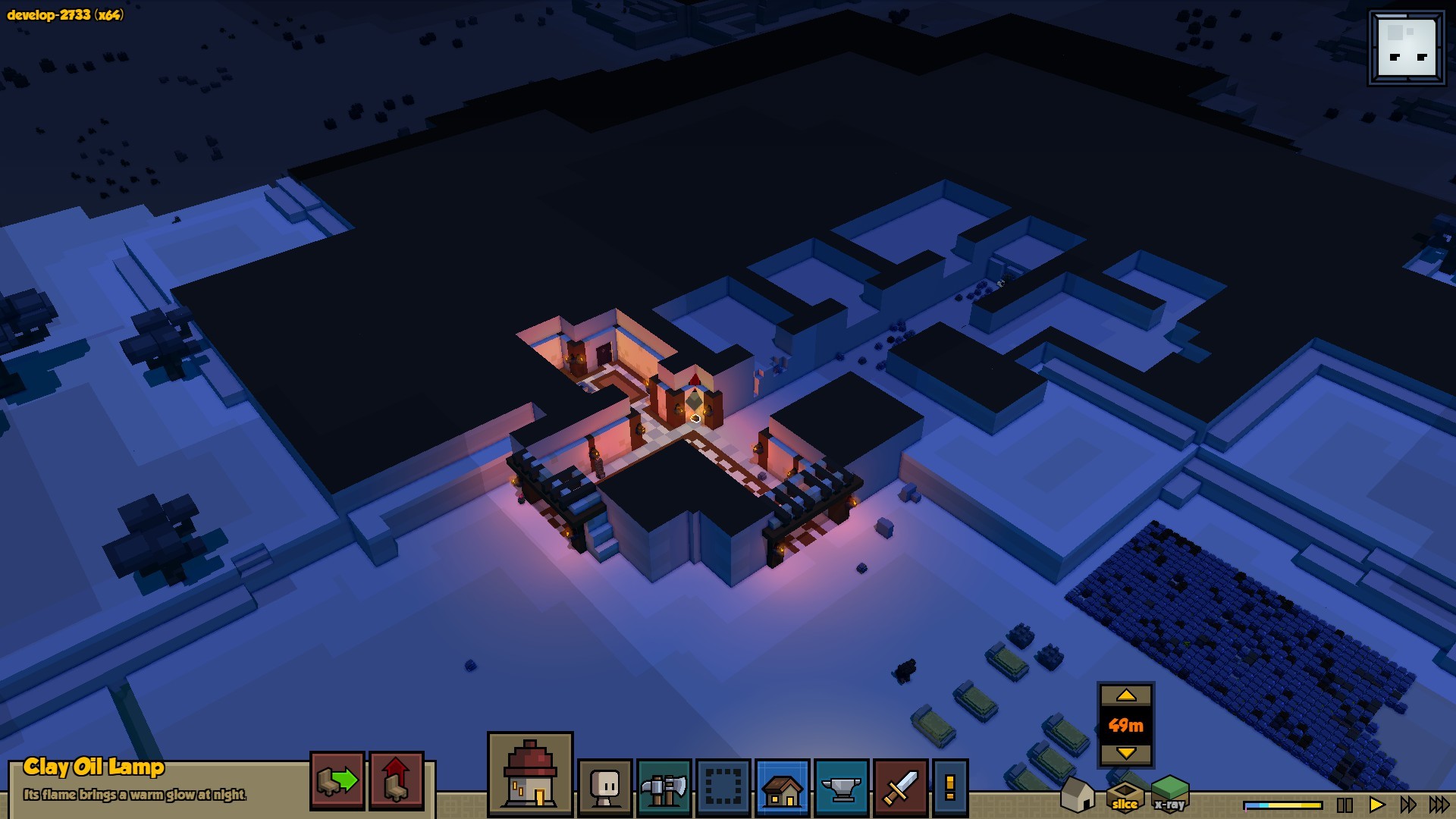Lower the slice height with down arrow

pos(1126,753)
